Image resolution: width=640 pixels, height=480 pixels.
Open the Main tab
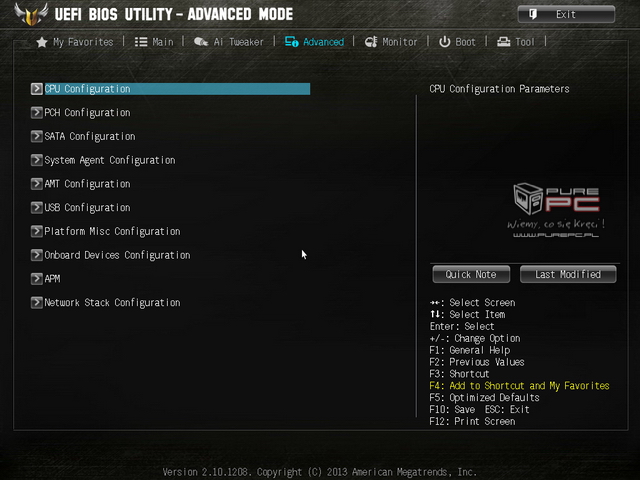(154, 42)
